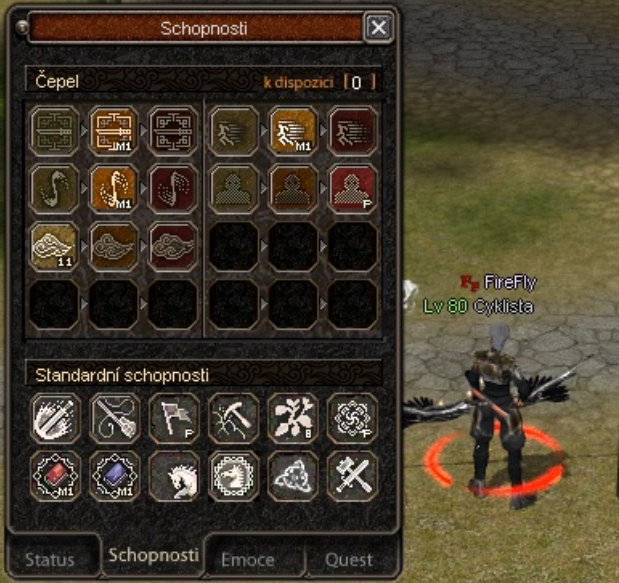Select the Schopnosti tab
The height and width of the screenshot is (583, 619).
(x=153, y=555)
